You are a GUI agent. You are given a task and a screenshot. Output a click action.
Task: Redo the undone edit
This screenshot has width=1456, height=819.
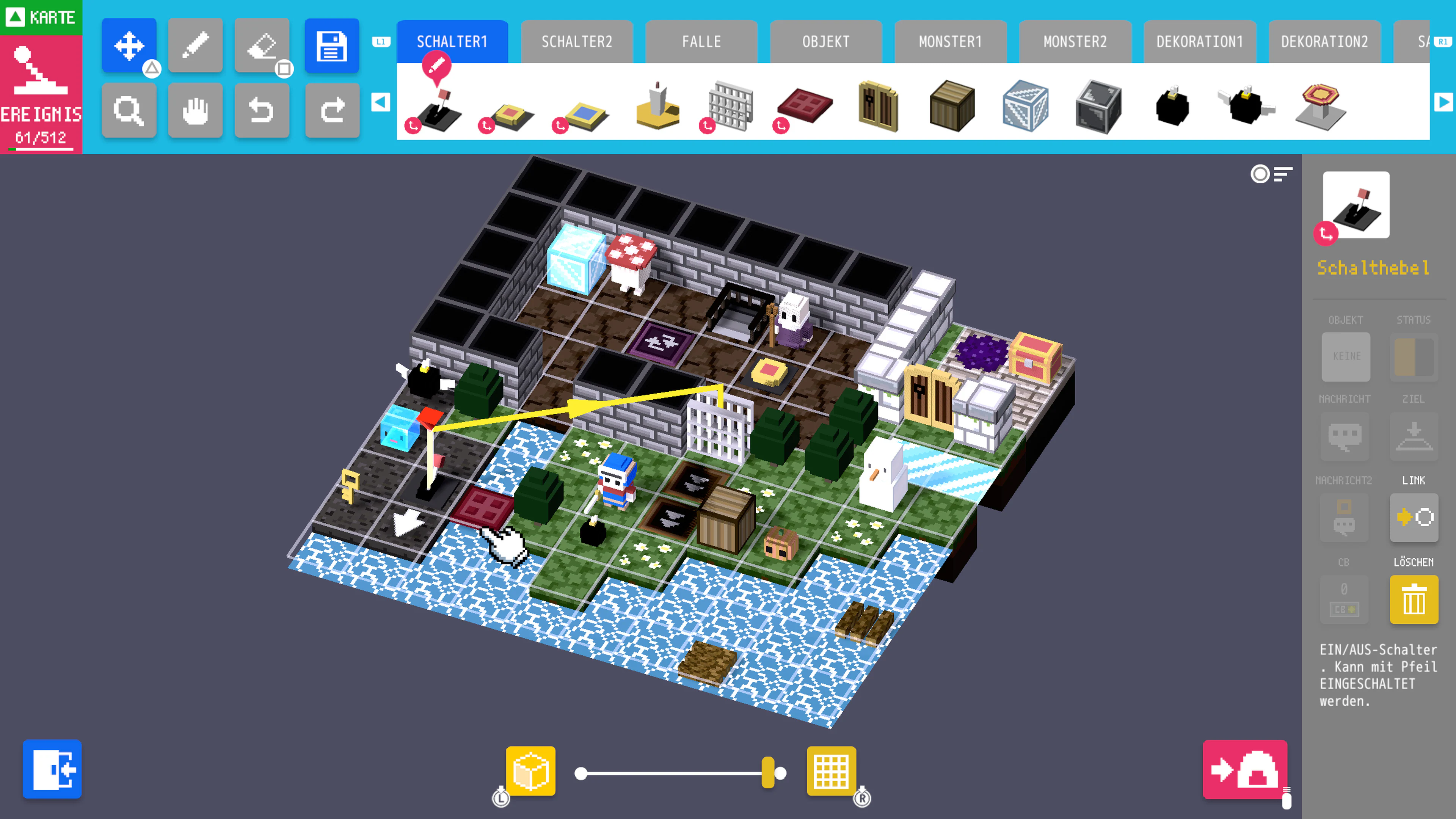click(x=333, y=111)
